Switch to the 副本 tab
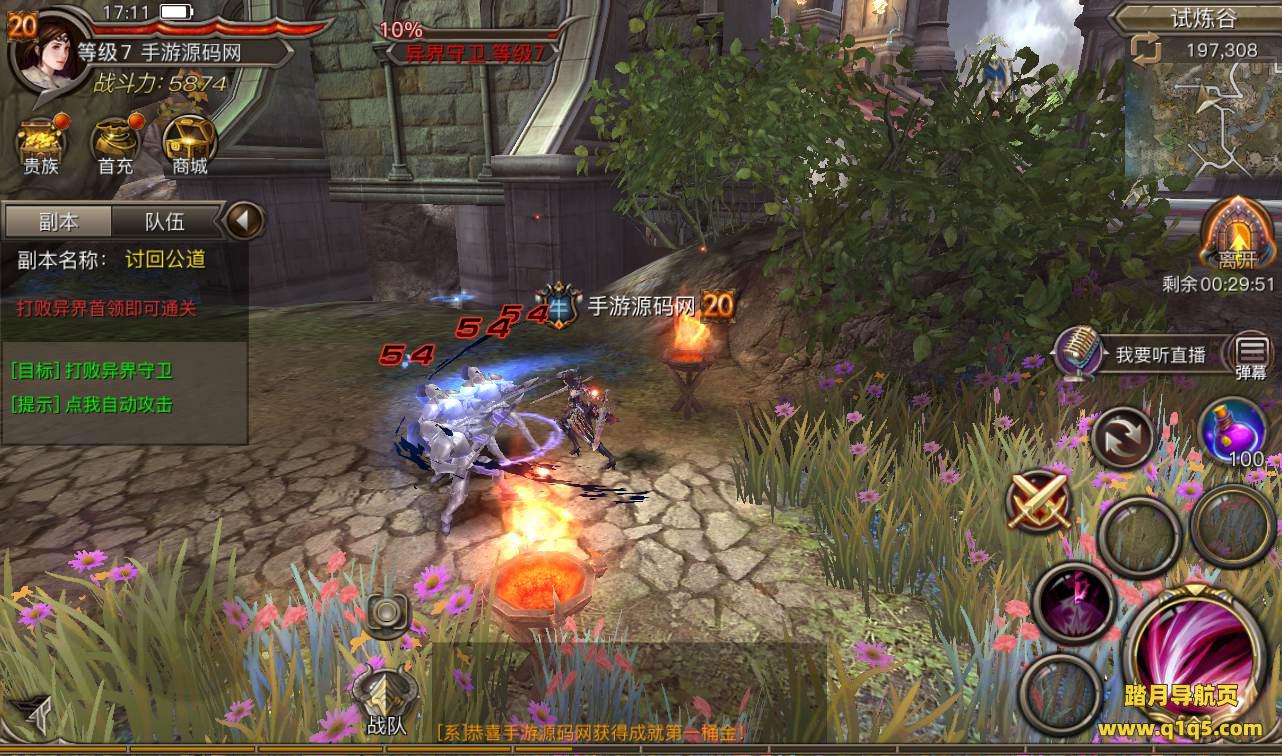Screen dimensions: 1282x756 click(x=58, y=221)
